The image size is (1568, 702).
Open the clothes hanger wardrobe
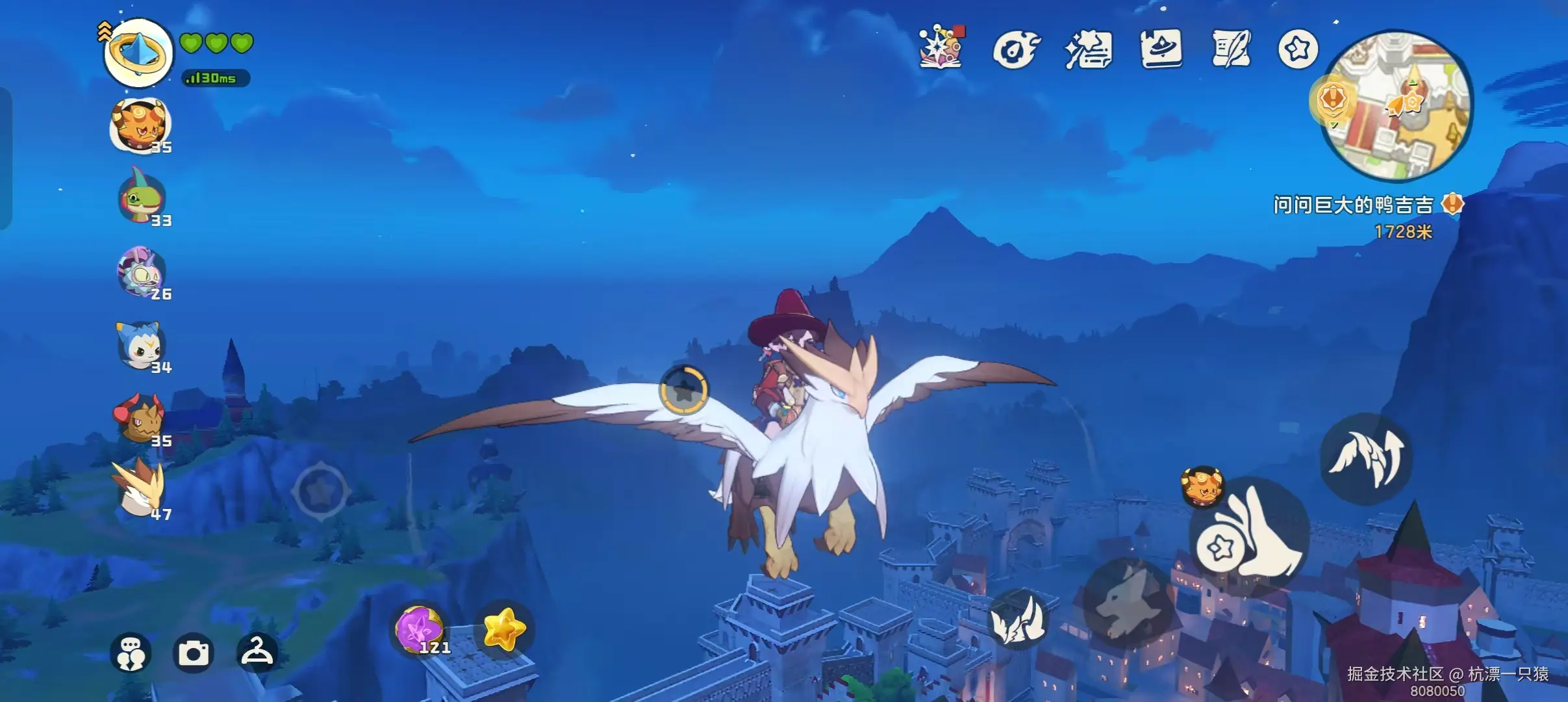tap(257, 651)
